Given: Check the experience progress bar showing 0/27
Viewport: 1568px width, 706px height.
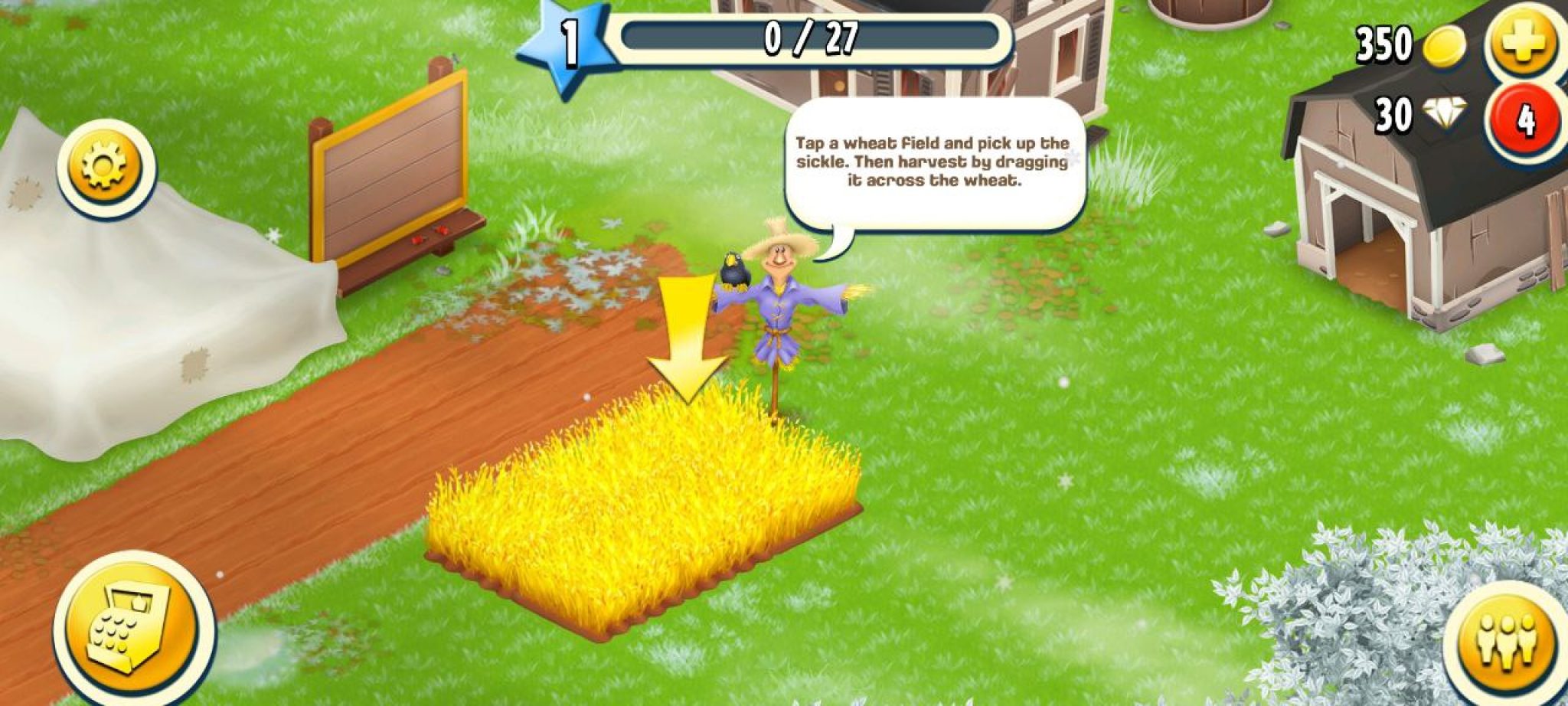Looking at the screenshot, I should (812, 37).
